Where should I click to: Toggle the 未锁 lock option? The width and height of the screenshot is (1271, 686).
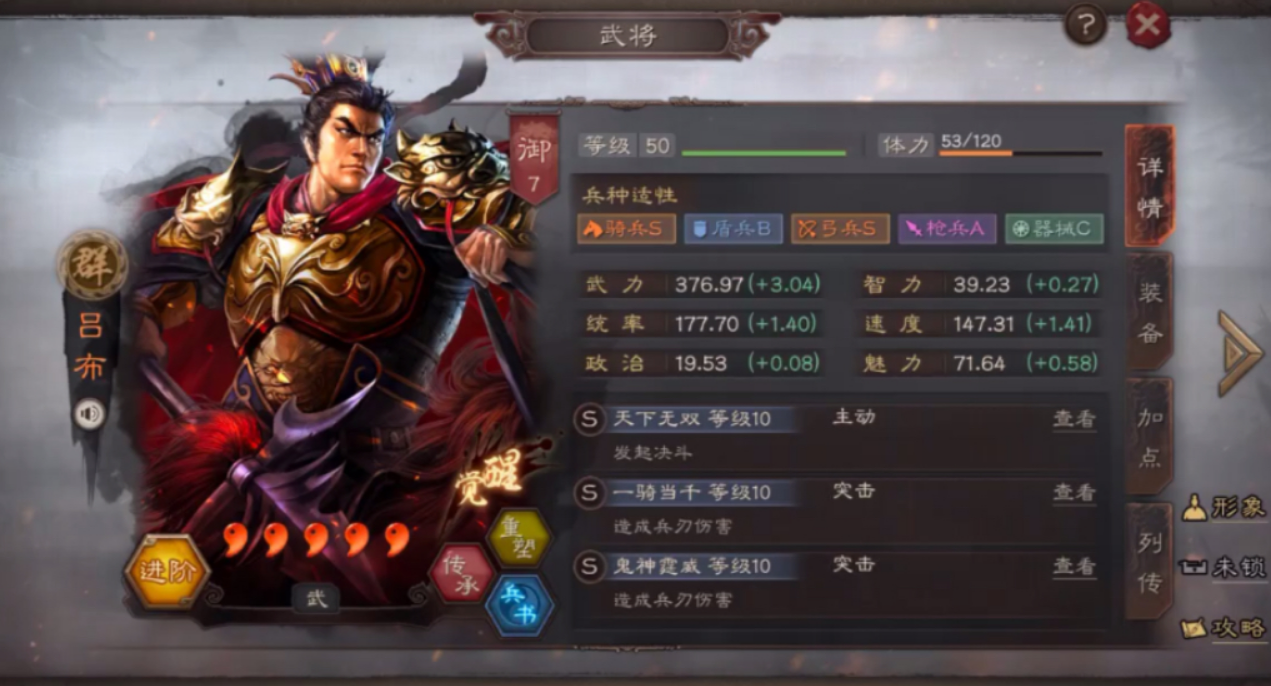point(1225,567)
